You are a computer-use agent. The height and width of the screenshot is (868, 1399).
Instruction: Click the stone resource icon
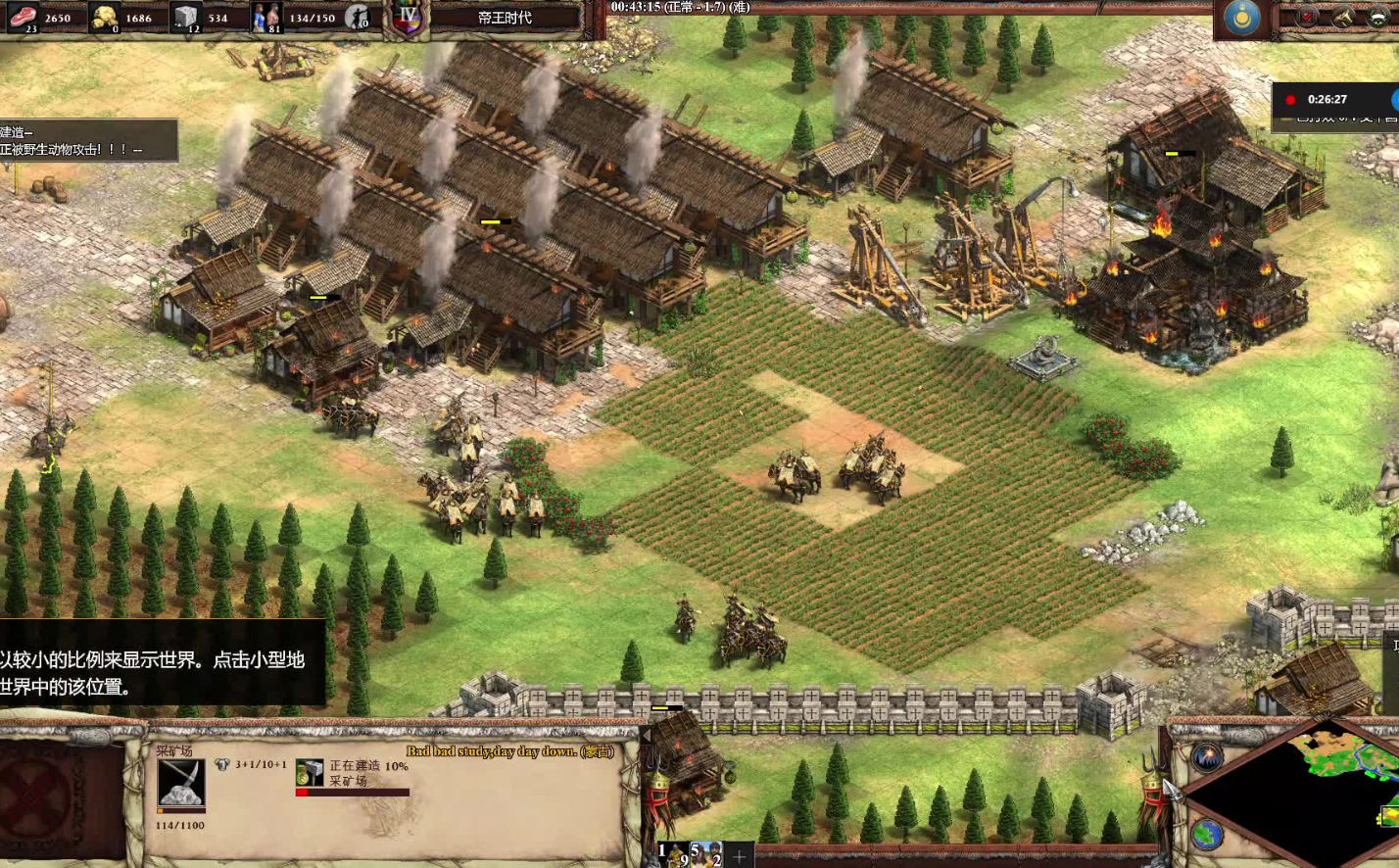pos(186,17)
